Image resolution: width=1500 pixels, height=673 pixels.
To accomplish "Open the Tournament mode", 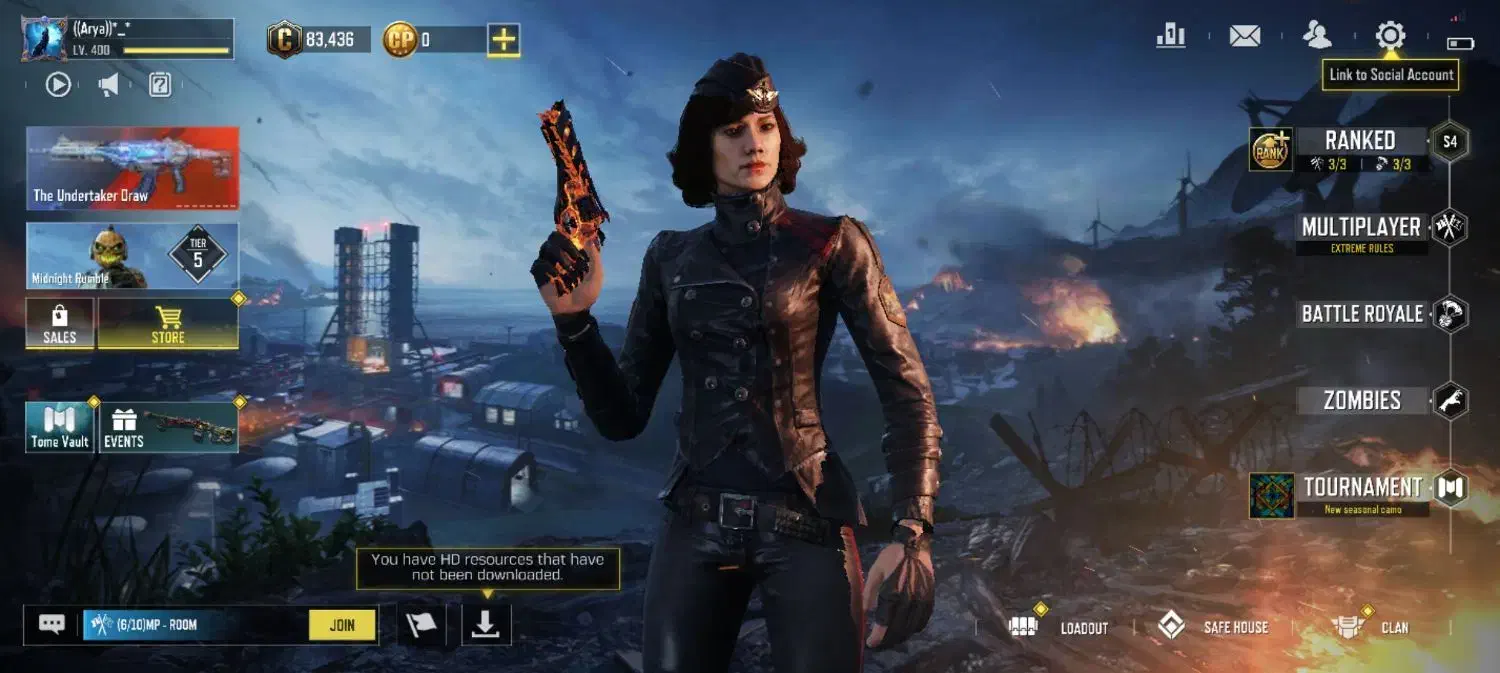I will click(1362, 488).
